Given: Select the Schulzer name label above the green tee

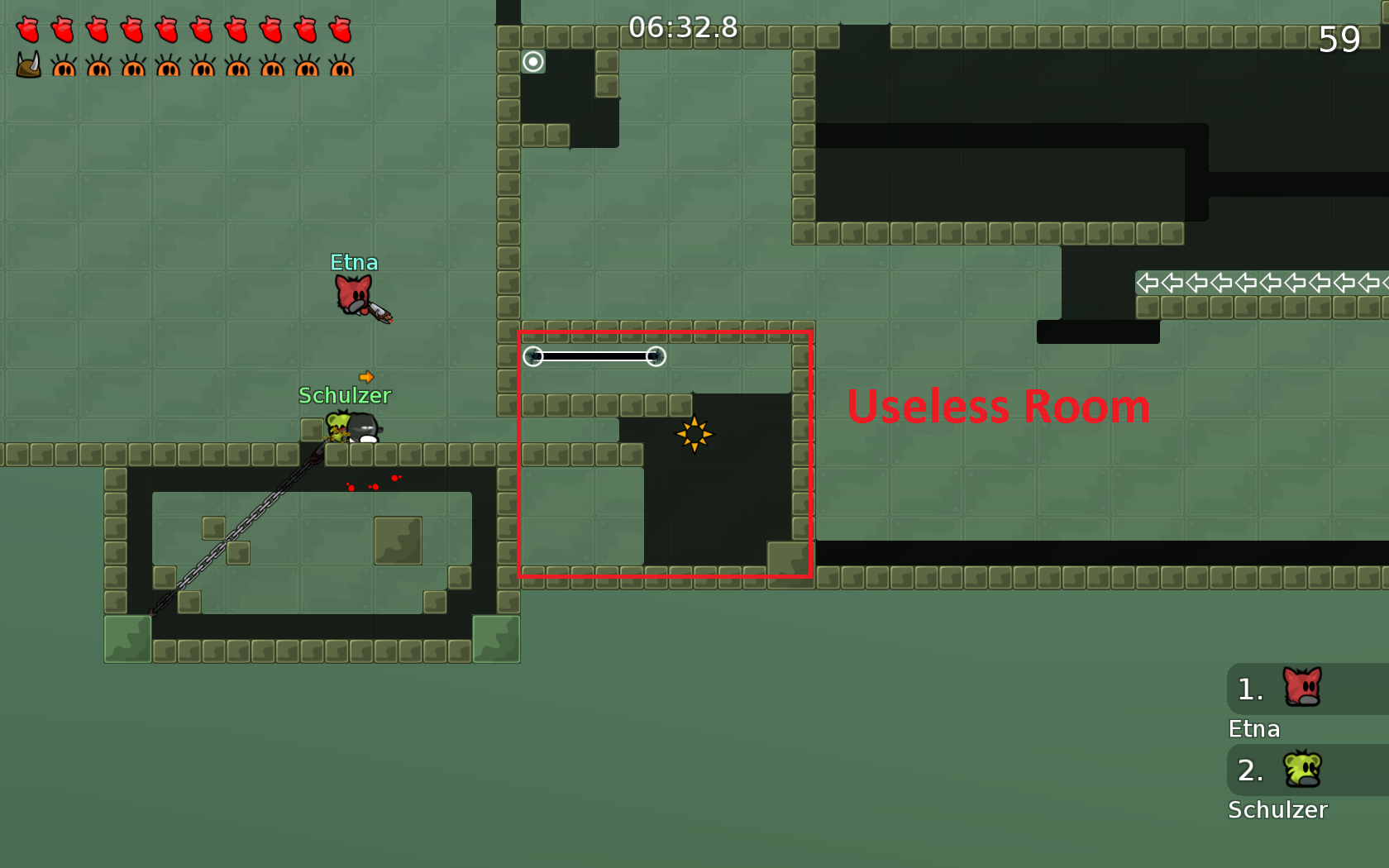Looking at the screenshot, I should tap(345, 395).
